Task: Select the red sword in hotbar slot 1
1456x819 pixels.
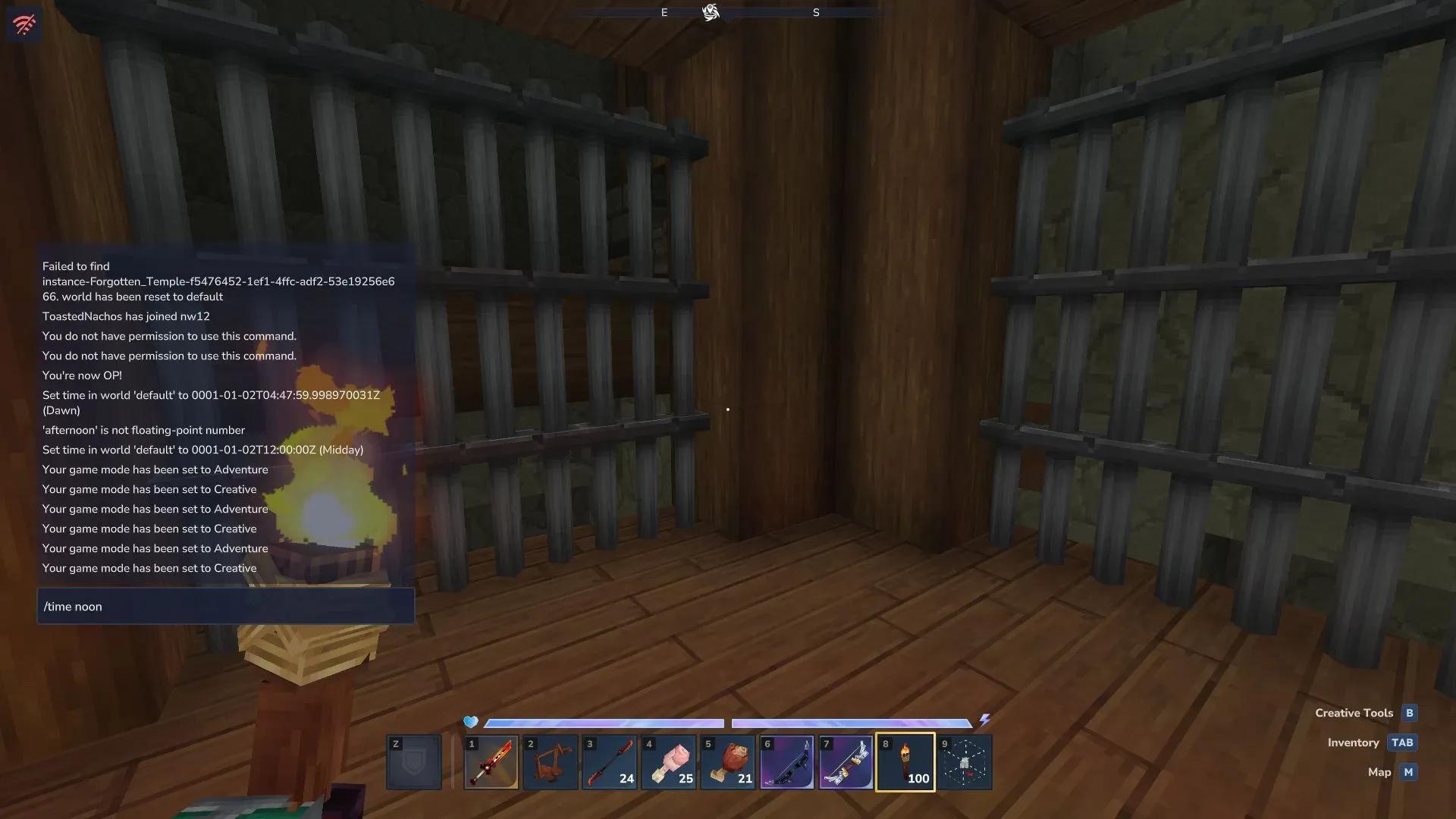Action: [x=491, y=761]
